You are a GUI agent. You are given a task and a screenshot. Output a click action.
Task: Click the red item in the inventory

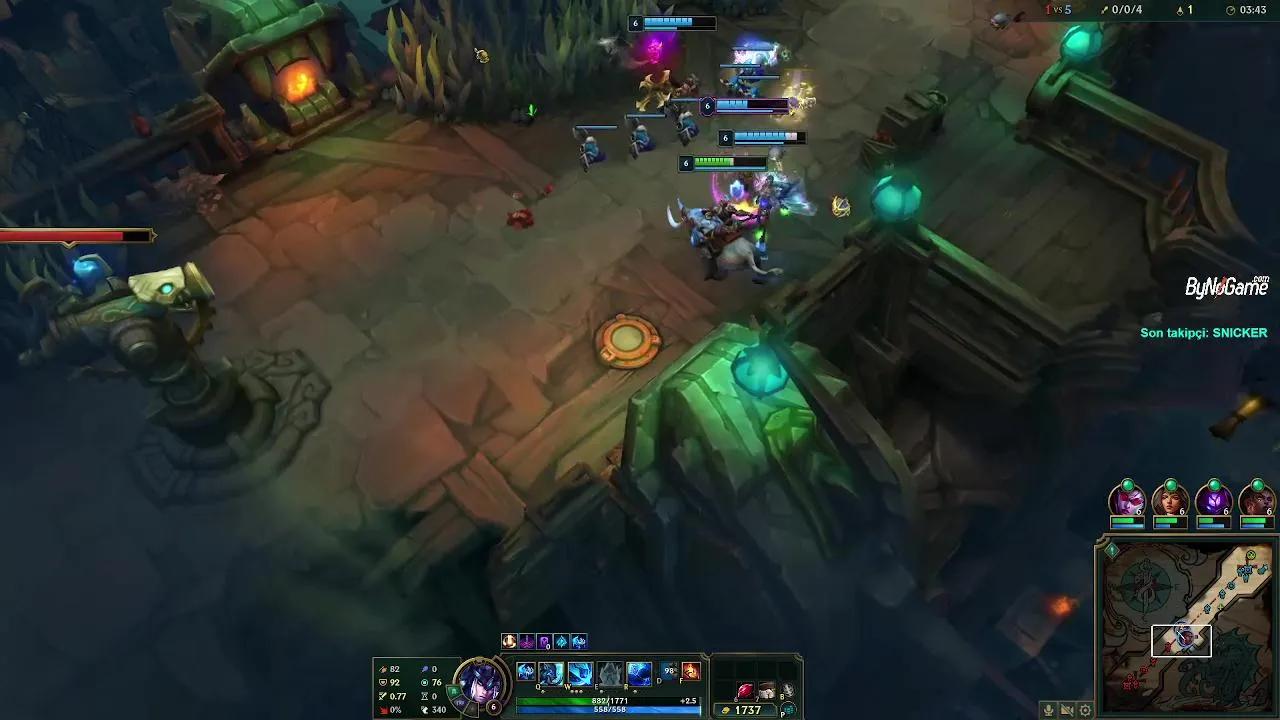[746, 690]
